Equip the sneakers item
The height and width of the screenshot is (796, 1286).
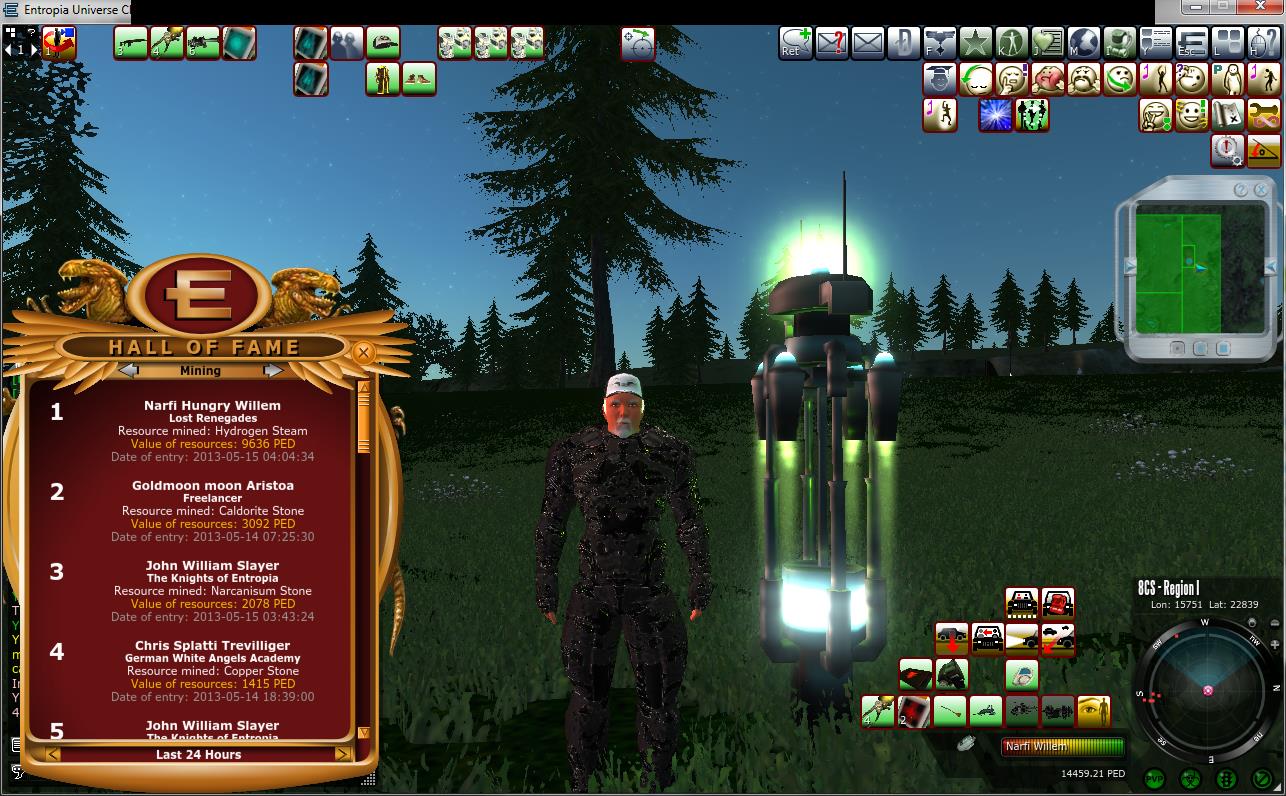point(419,79)
